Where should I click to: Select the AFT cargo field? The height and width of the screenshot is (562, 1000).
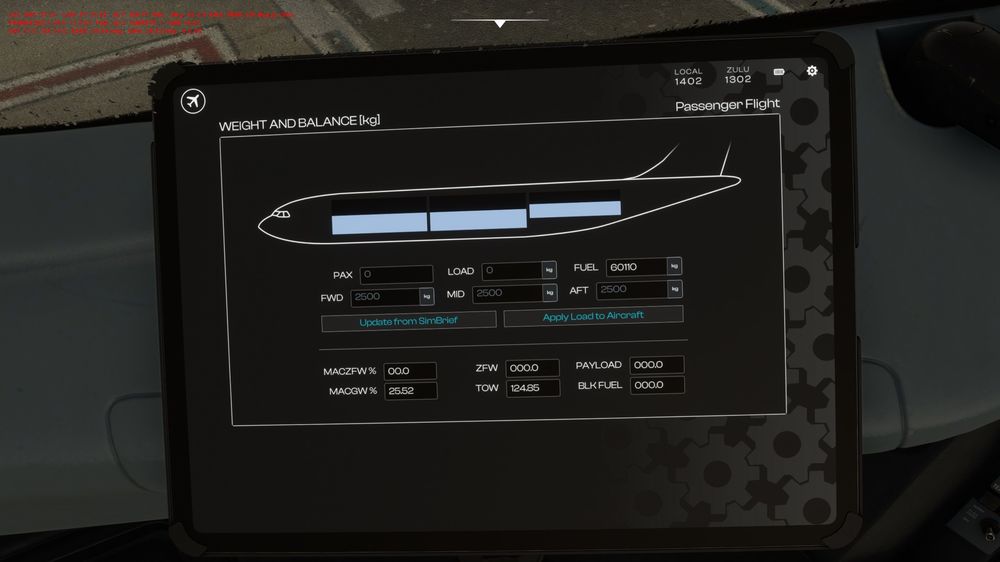click(632, 289)
